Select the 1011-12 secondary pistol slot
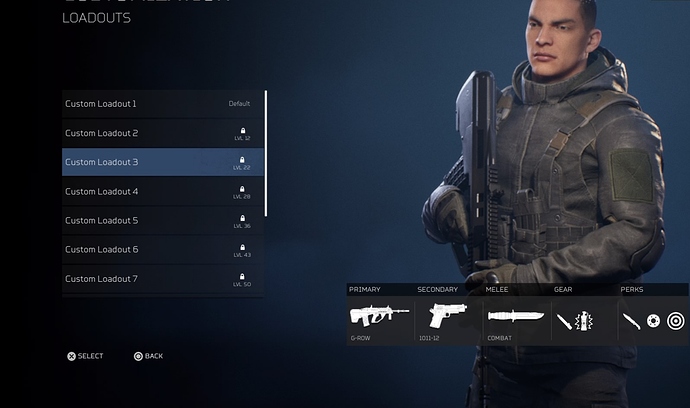 pyautogui.click(x=448, y=317)
